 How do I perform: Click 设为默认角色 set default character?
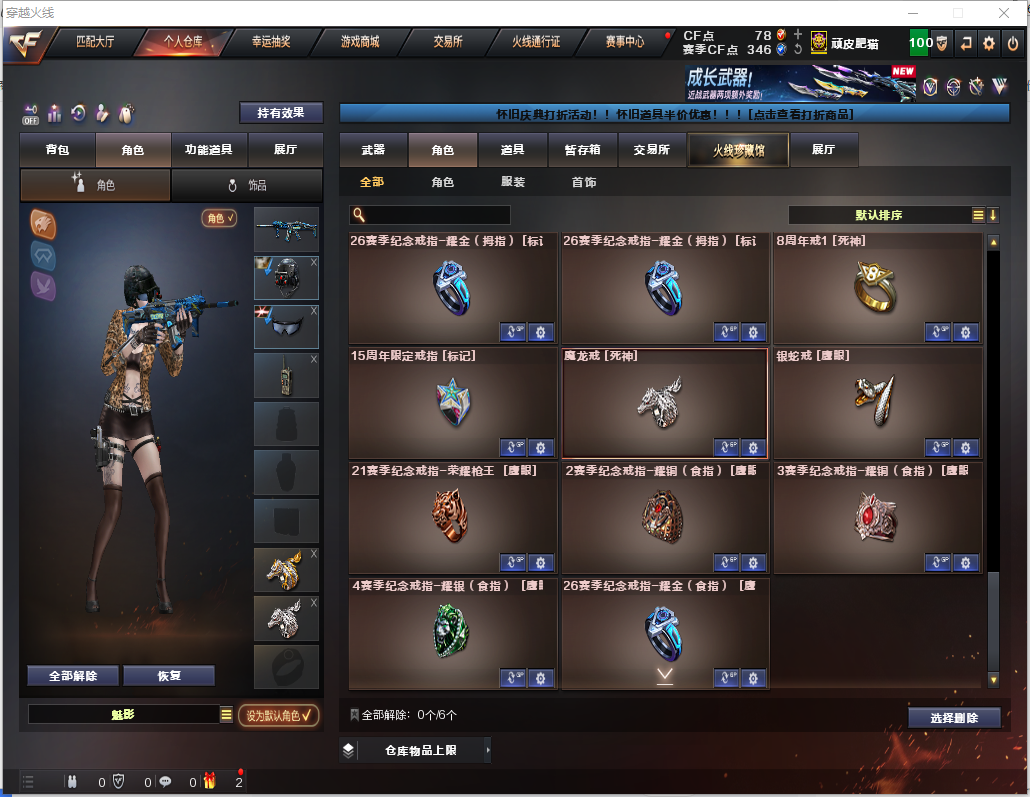click(279, 715)
